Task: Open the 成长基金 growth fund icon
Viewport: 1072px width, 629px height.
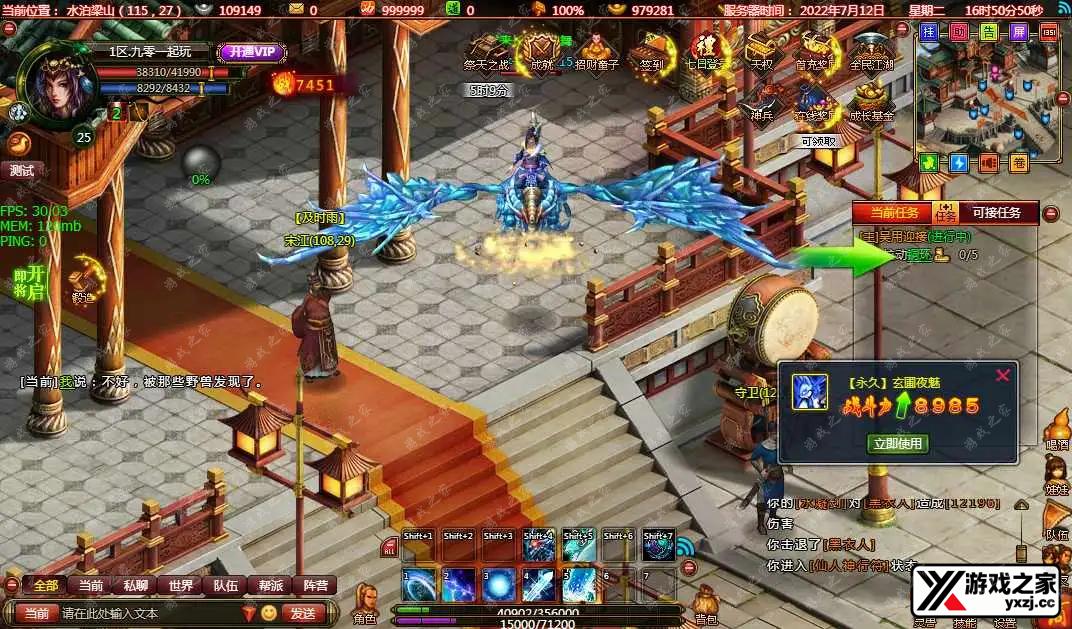Action: tap(871, 102)
